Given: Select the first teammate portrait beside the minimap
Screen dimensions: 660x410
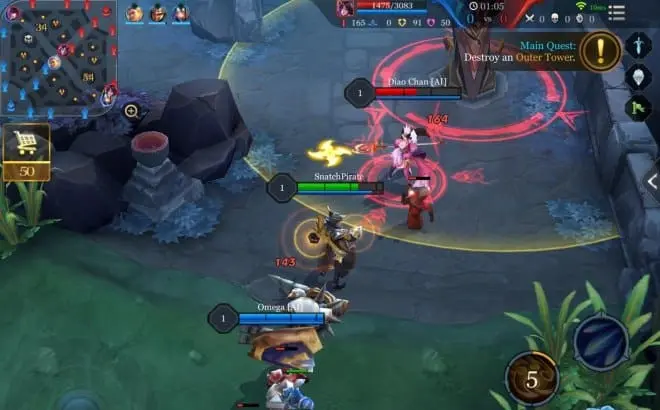Looking at the screenshot, I should [135, 13].
